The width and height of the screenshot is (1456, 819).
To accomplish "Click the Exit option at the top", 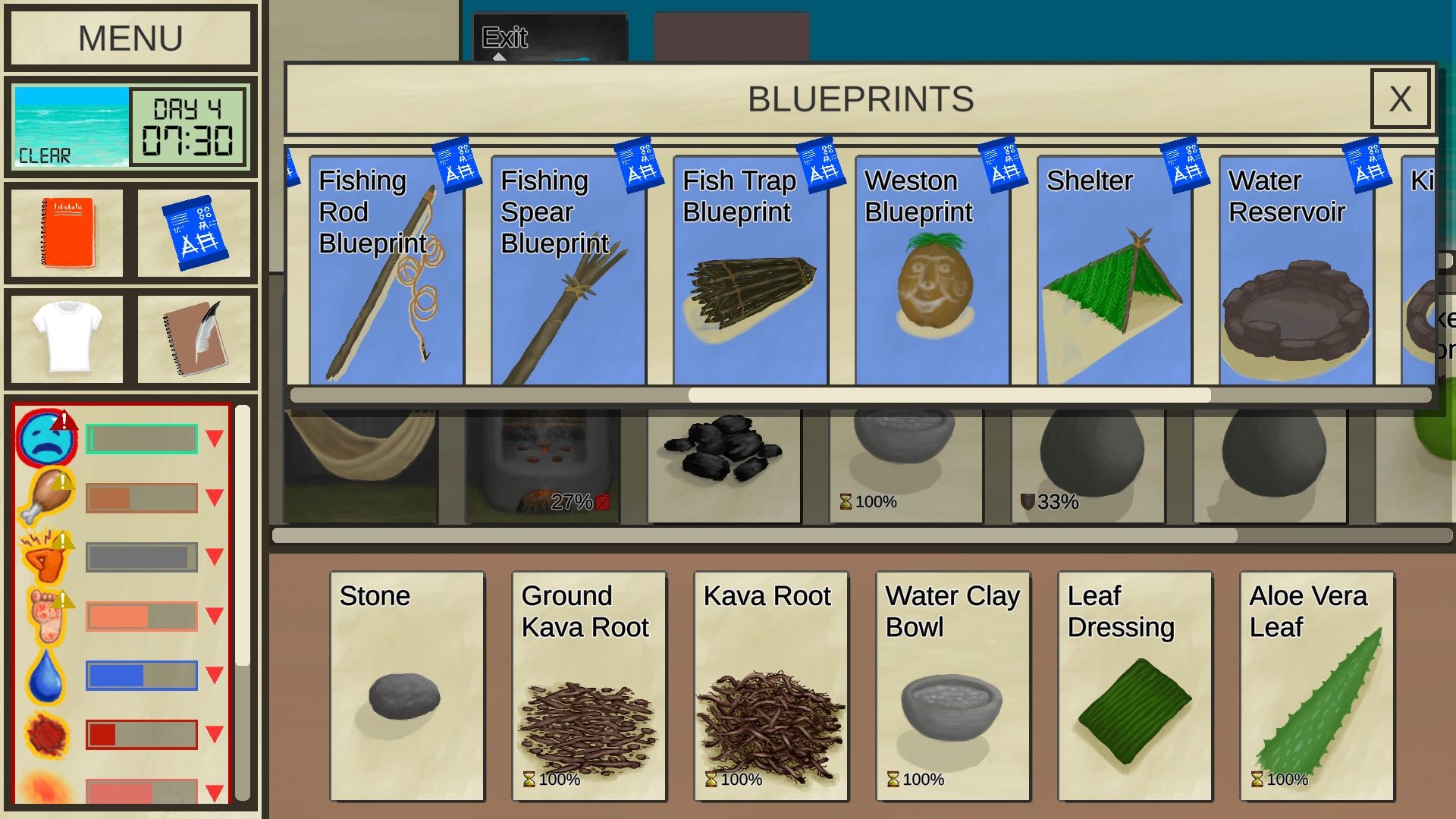I will tap(507, 36).
